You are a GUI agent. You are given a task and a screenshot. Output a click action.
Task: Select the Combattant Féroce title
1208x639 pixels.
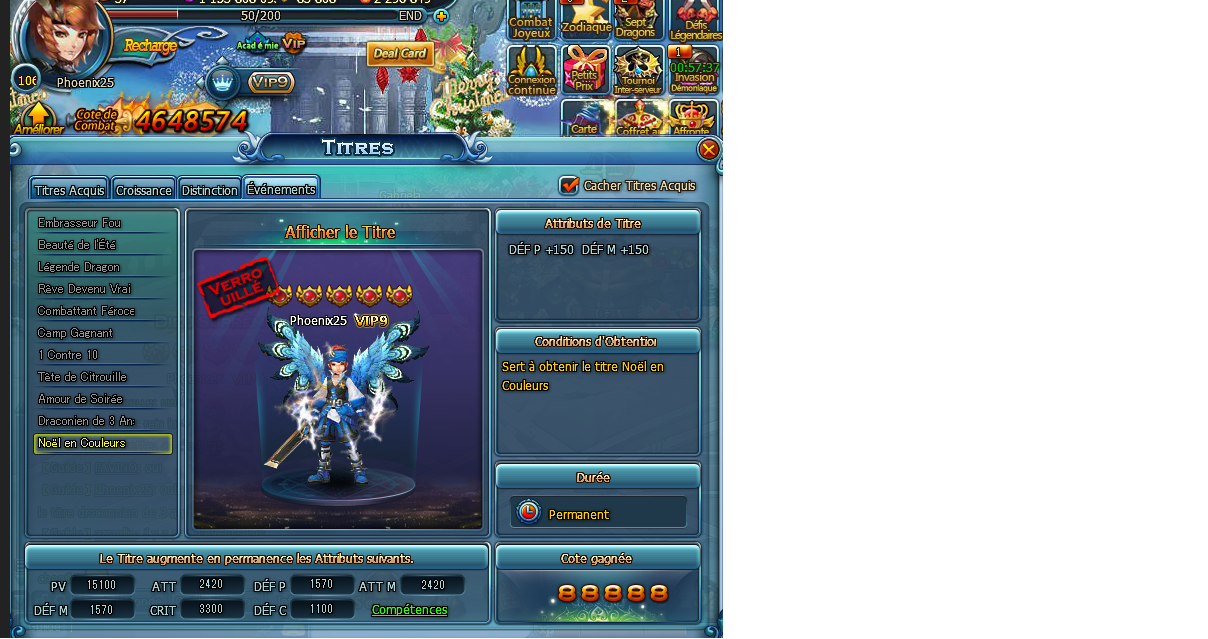point(86,311)
